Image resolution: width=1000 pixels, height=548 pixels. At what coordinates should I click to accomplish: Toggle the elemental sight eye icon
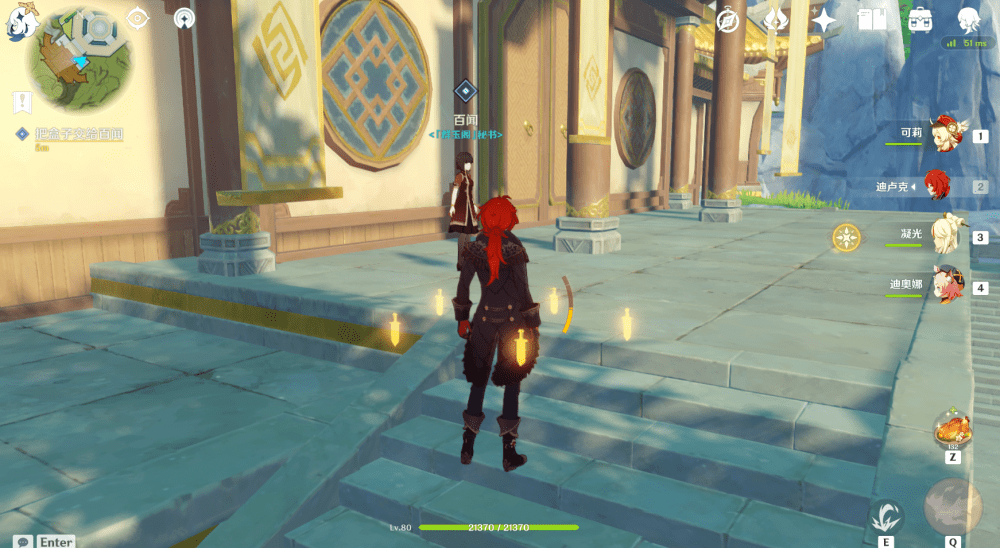[x=138, y=19]
